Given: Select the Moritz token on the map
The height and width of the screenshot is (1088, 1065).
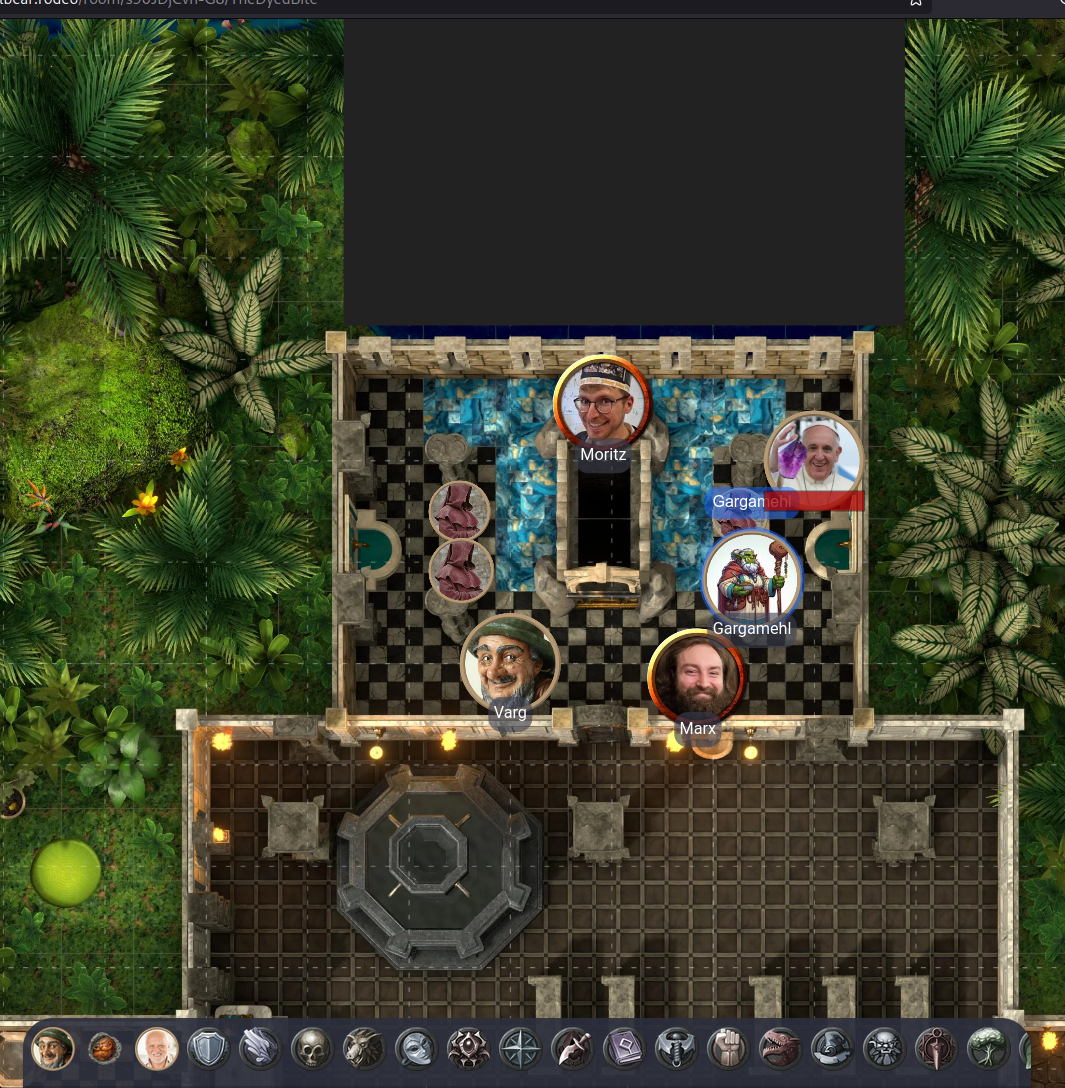Looking at the screenshot, I should [x=602, y=404].
